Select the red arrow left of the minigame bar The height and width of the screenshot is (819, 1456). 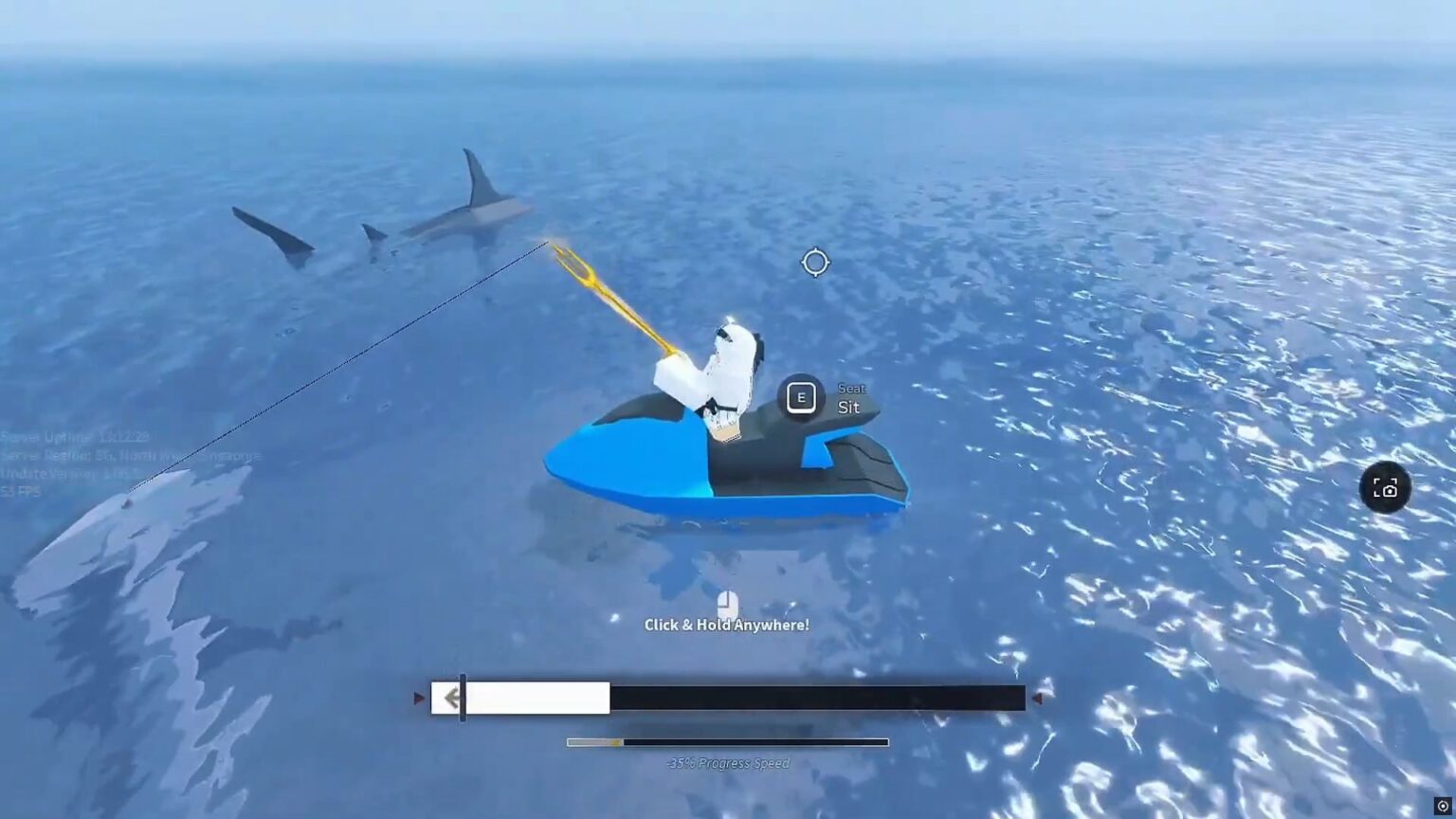coord(417,698)
